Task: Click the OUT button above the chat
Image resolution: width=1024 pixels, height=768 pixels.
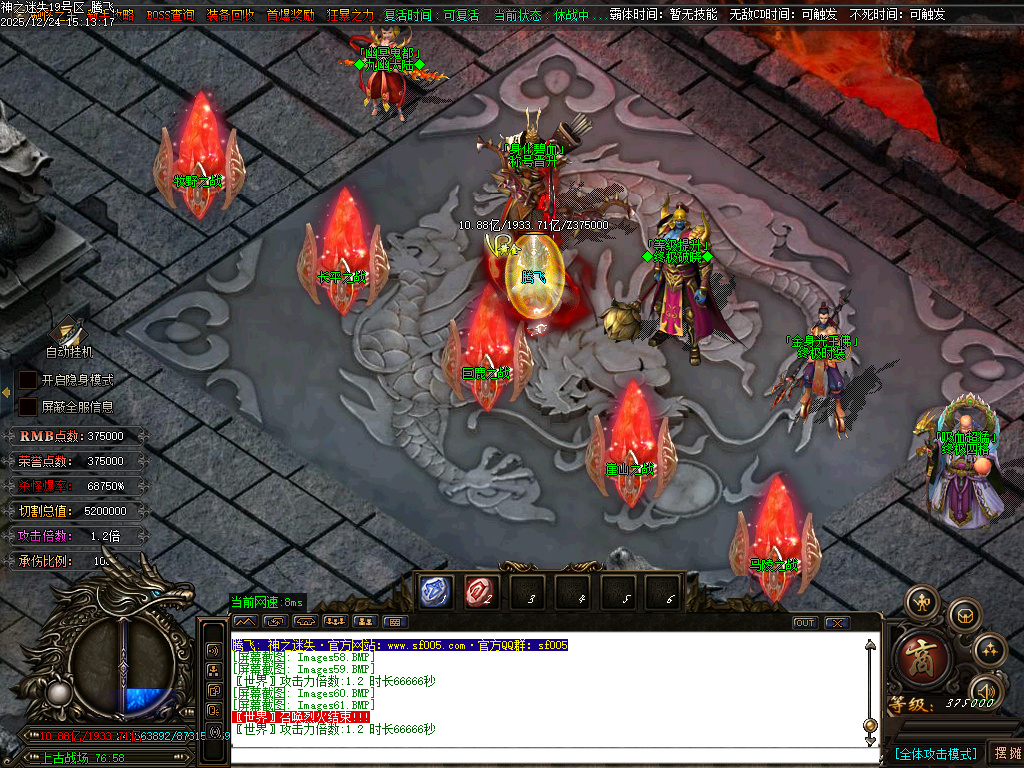Action: (805, 623)
